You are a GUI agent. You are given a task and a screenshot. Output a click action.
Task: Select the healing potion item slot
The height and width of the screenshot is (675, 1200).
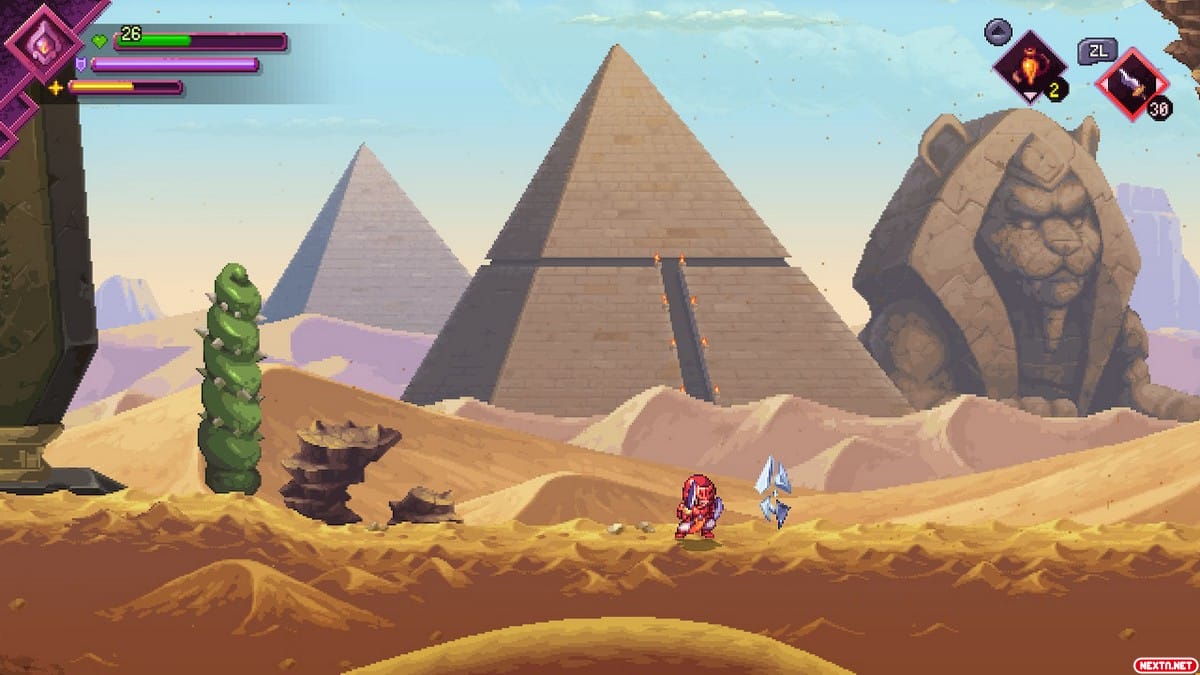pos(1029,66)
